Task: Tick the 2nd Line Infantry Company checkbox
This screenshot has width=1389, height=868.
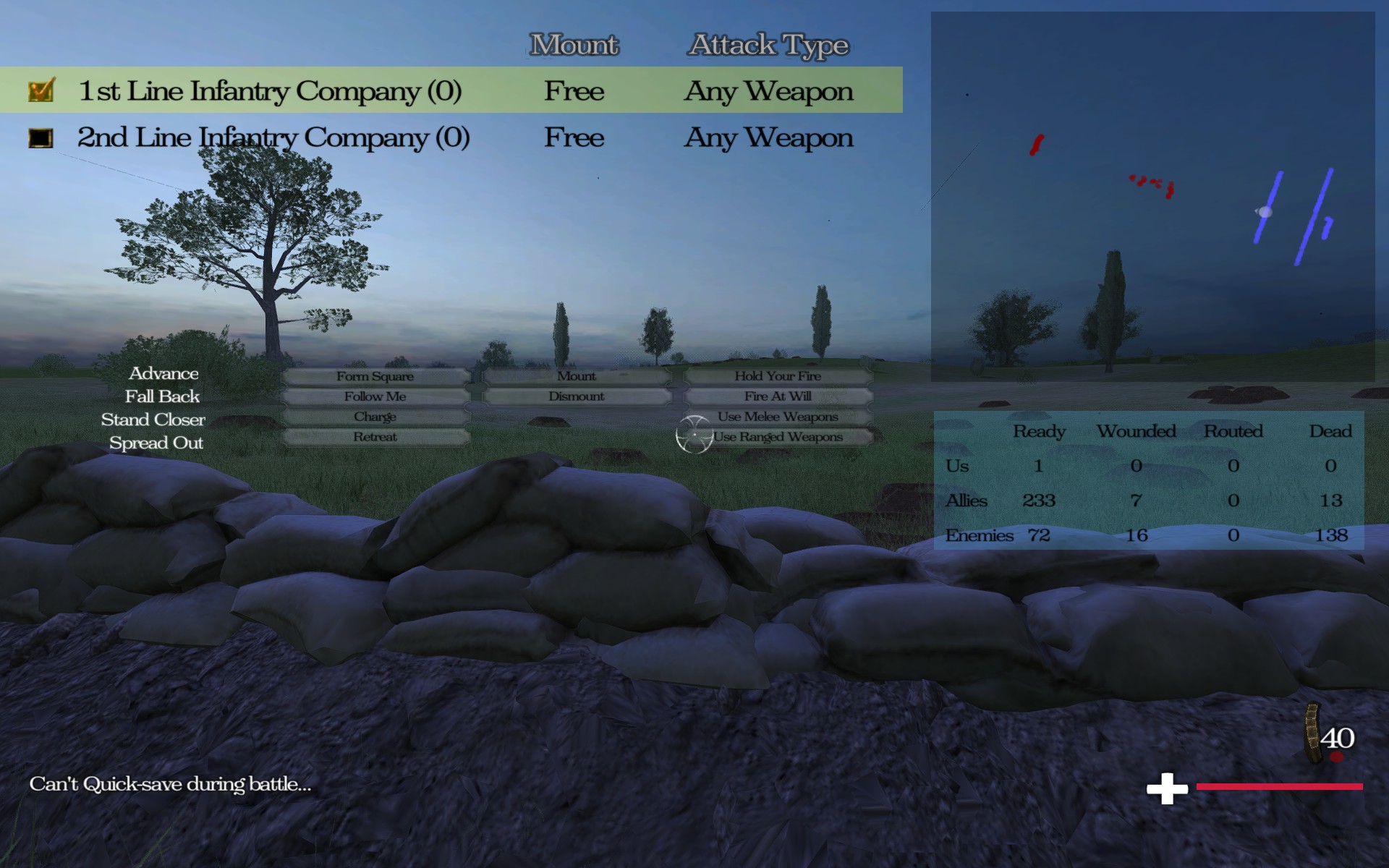Action: (41, 137)
